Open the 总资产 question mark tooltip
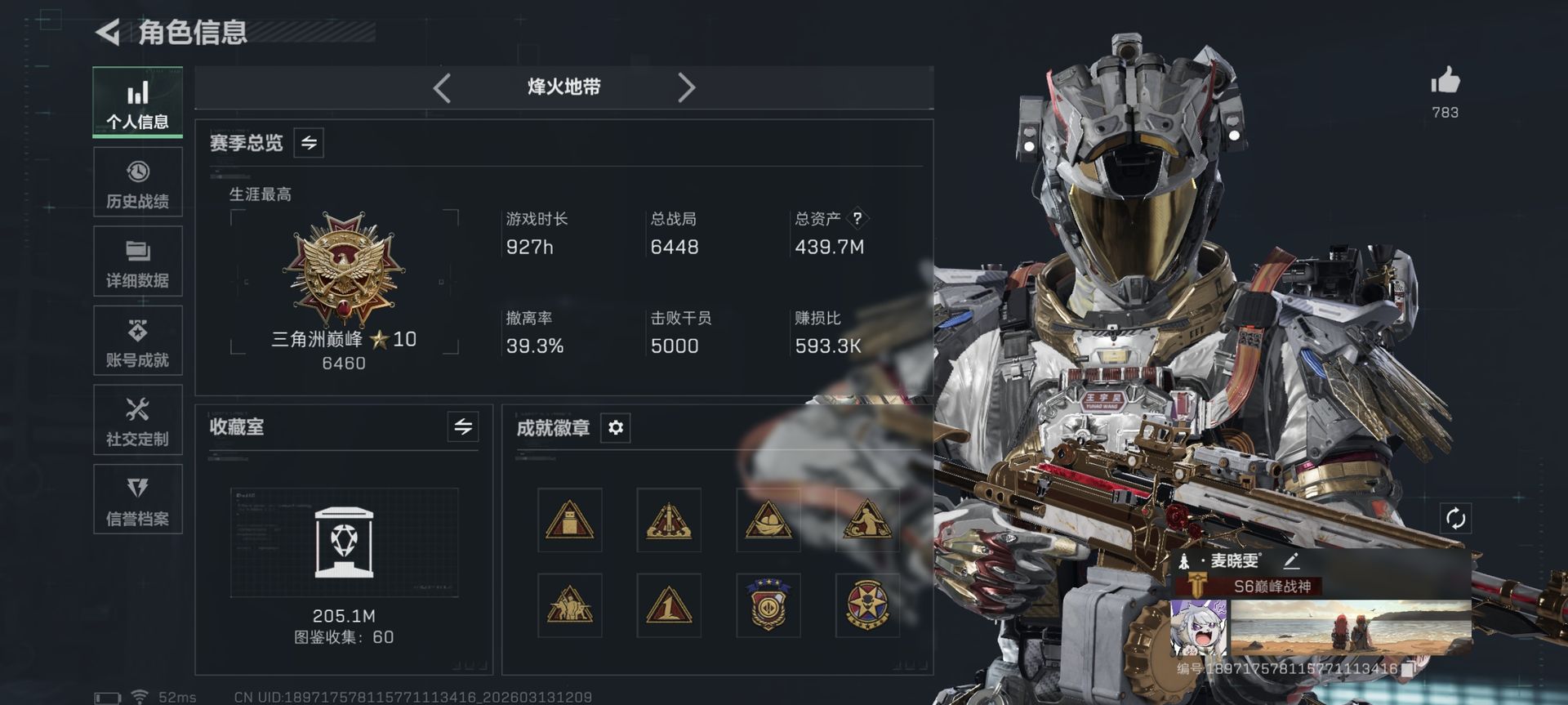 (856, 217)
